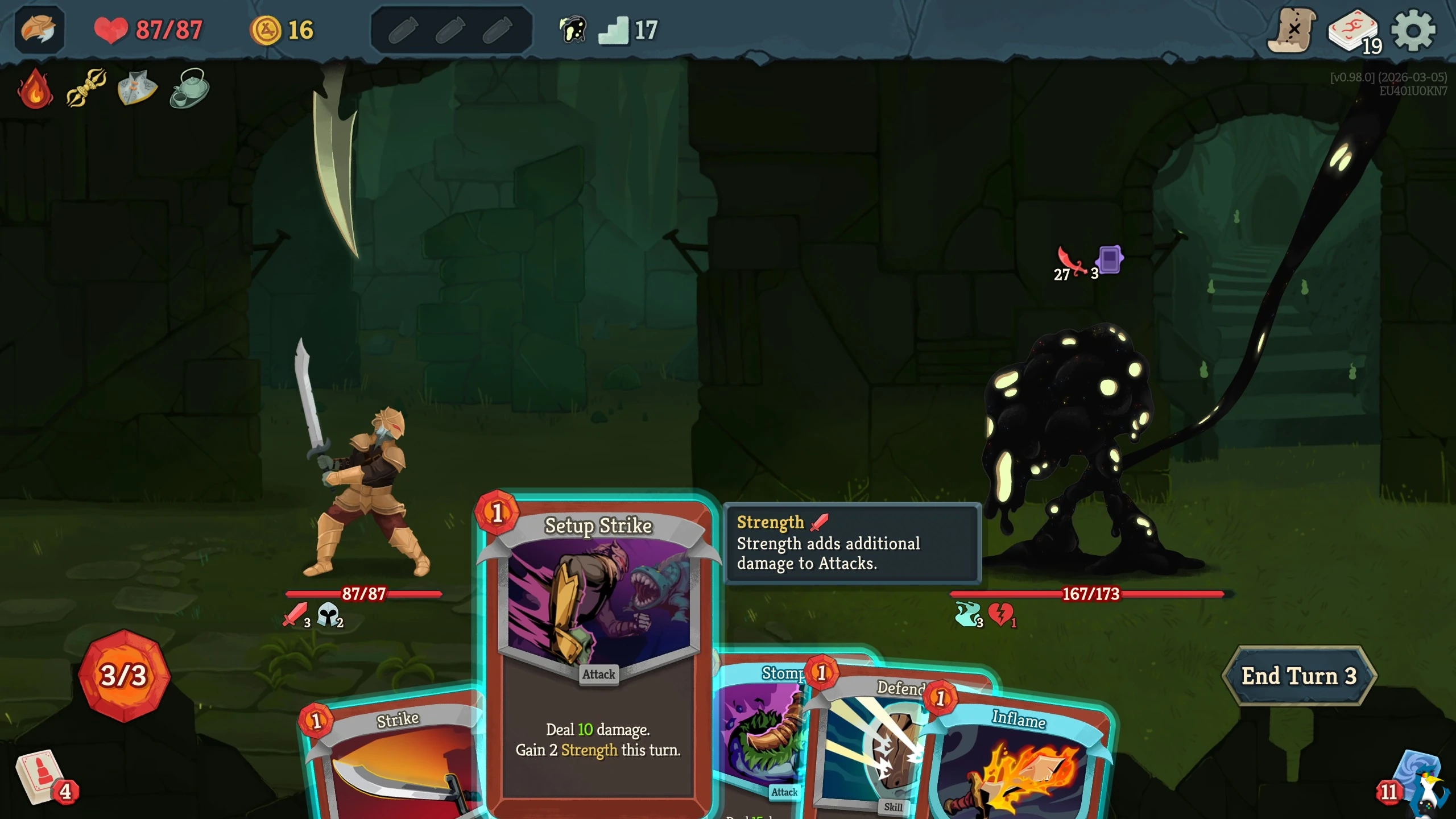Open the map scroll
This screenshot has width=1456, height=819.
1292,30
